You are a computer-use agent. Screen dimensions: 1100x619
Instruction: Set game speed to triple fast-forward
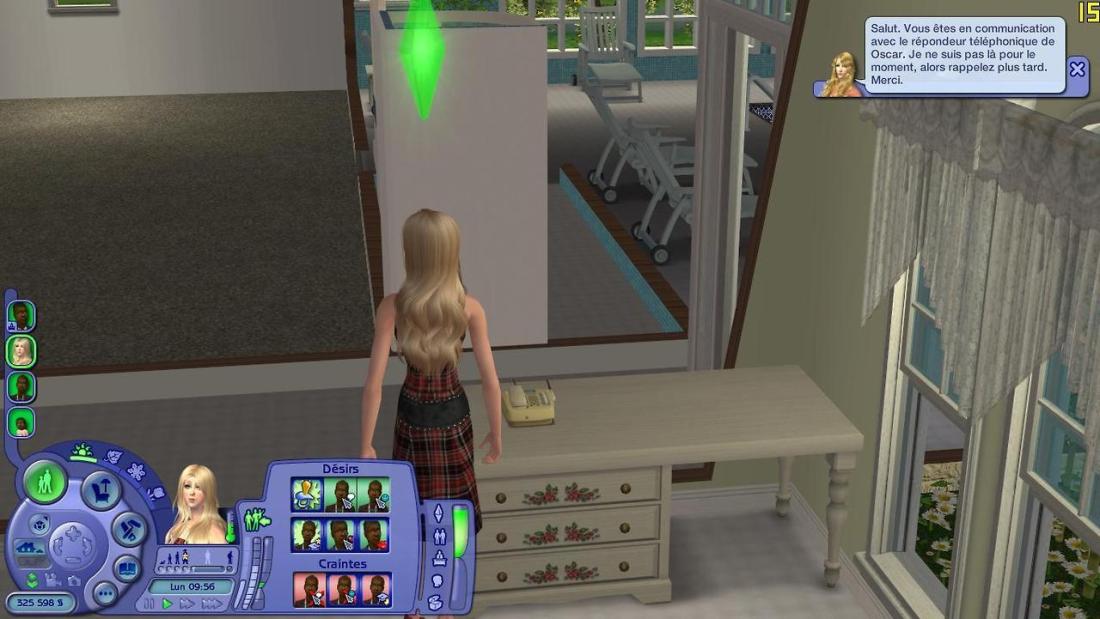pyautogui.click(x=212, y=604)
